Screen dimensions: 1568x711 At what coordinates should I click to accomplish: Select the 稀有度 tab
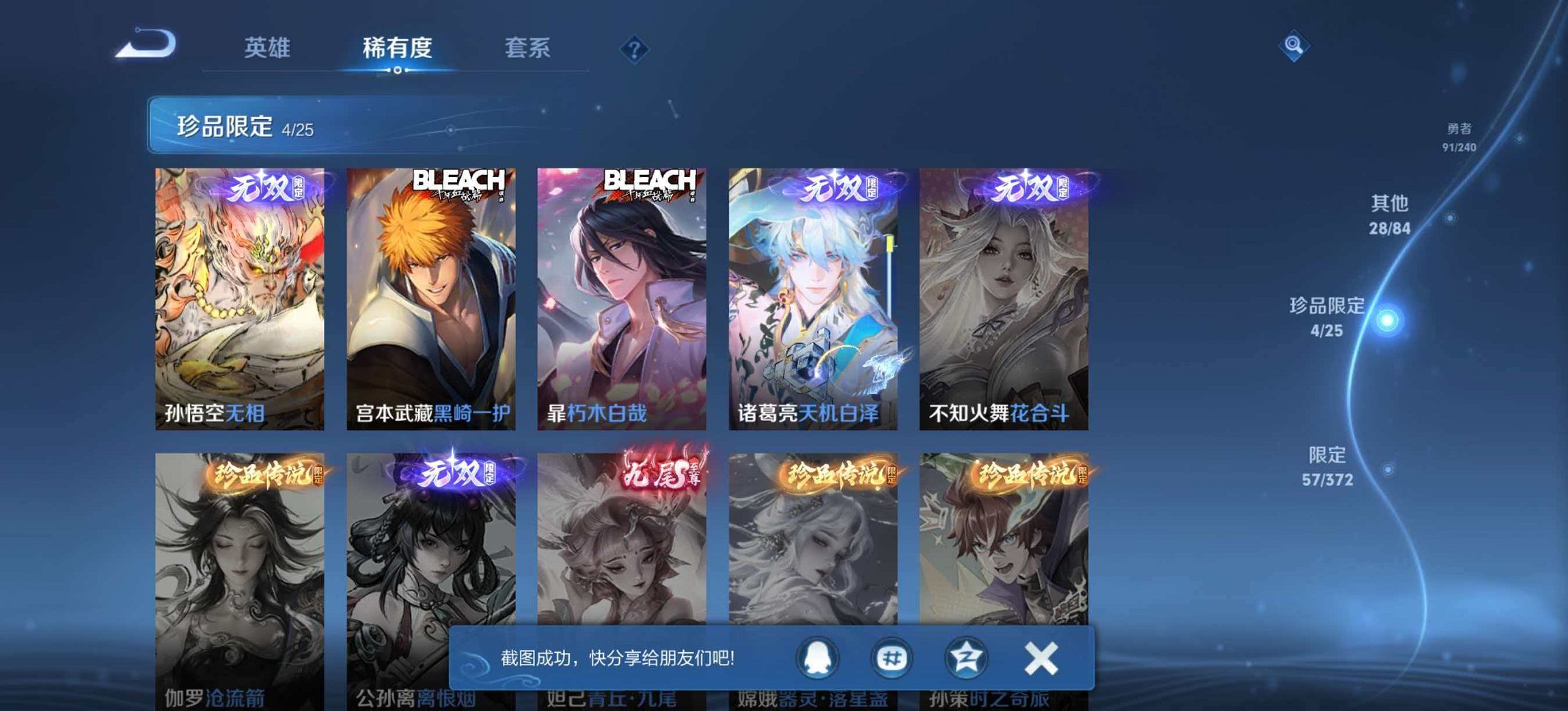[396, 48]
